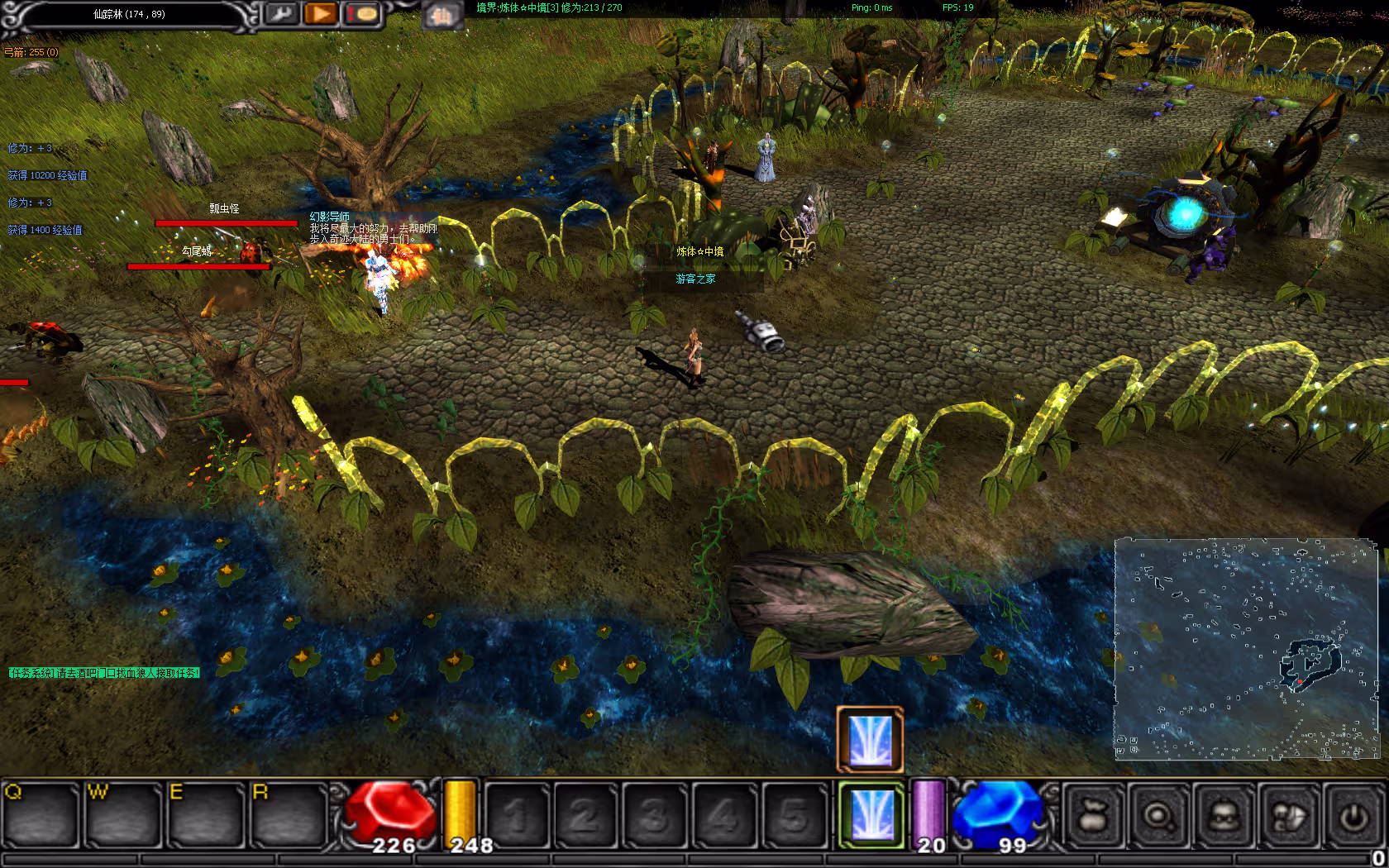The image size is (1389, 868).
Task: Click the power button icon
Action: coord(1353,817)
